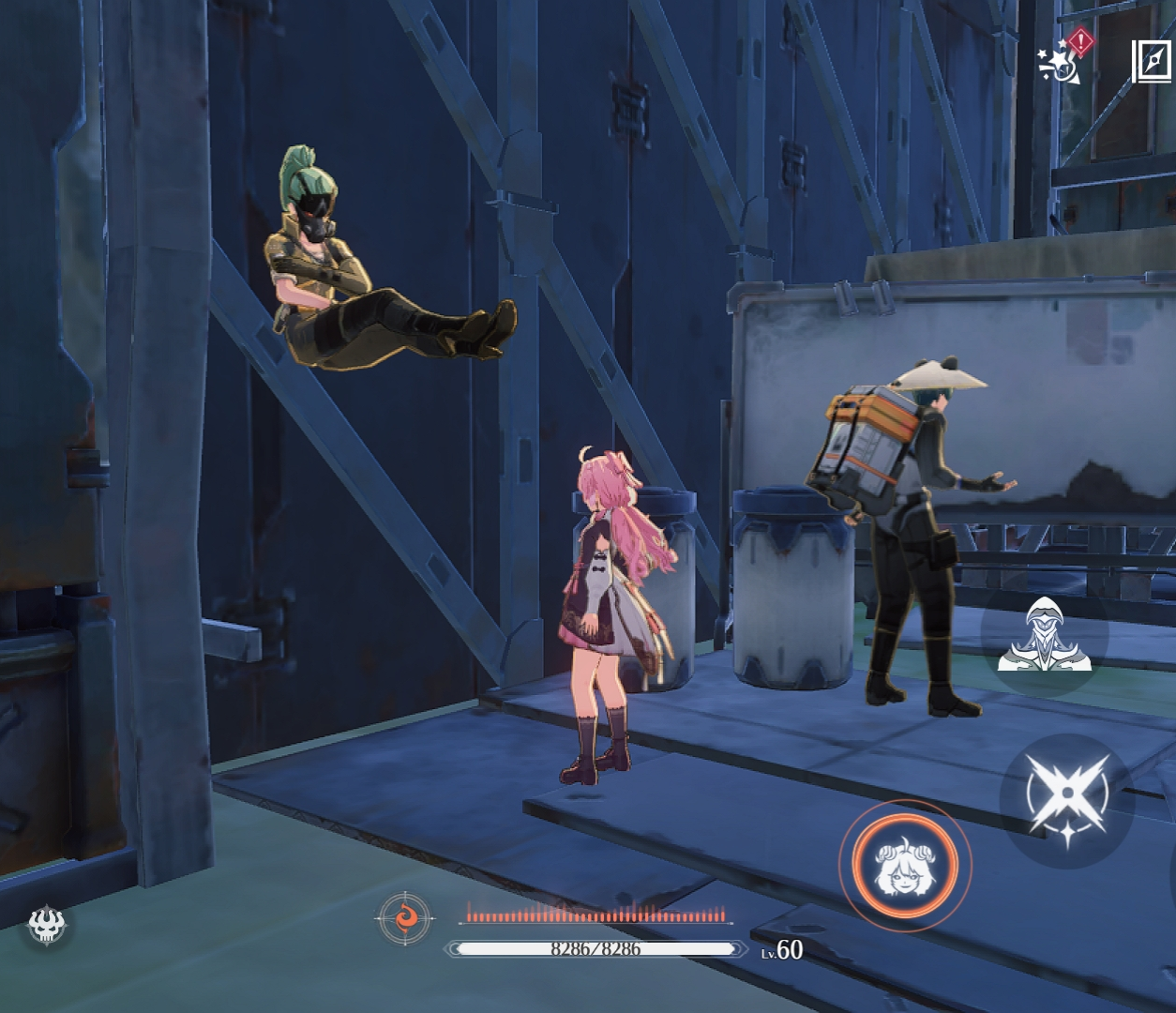Select the flaming skull icon
Screen dimensions: 1176x1013
coord(47,925)
